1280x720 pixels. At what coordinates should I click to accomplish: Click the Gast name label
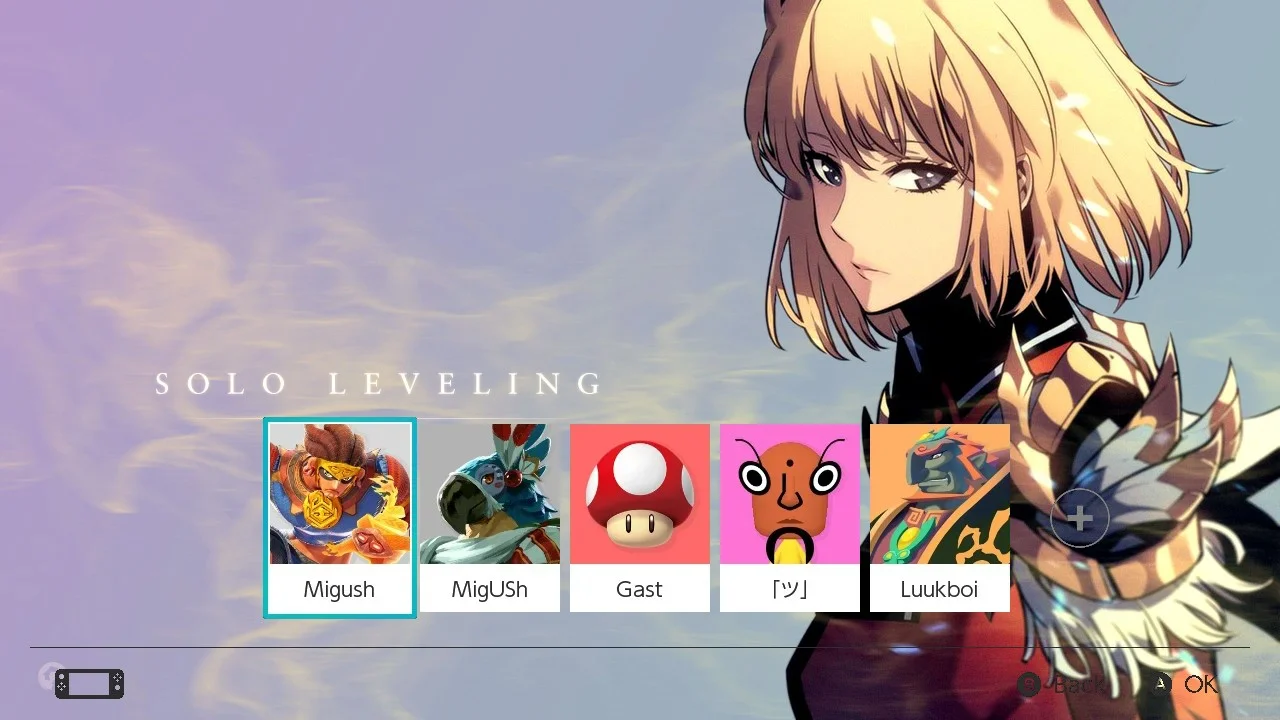click(640, 589)
